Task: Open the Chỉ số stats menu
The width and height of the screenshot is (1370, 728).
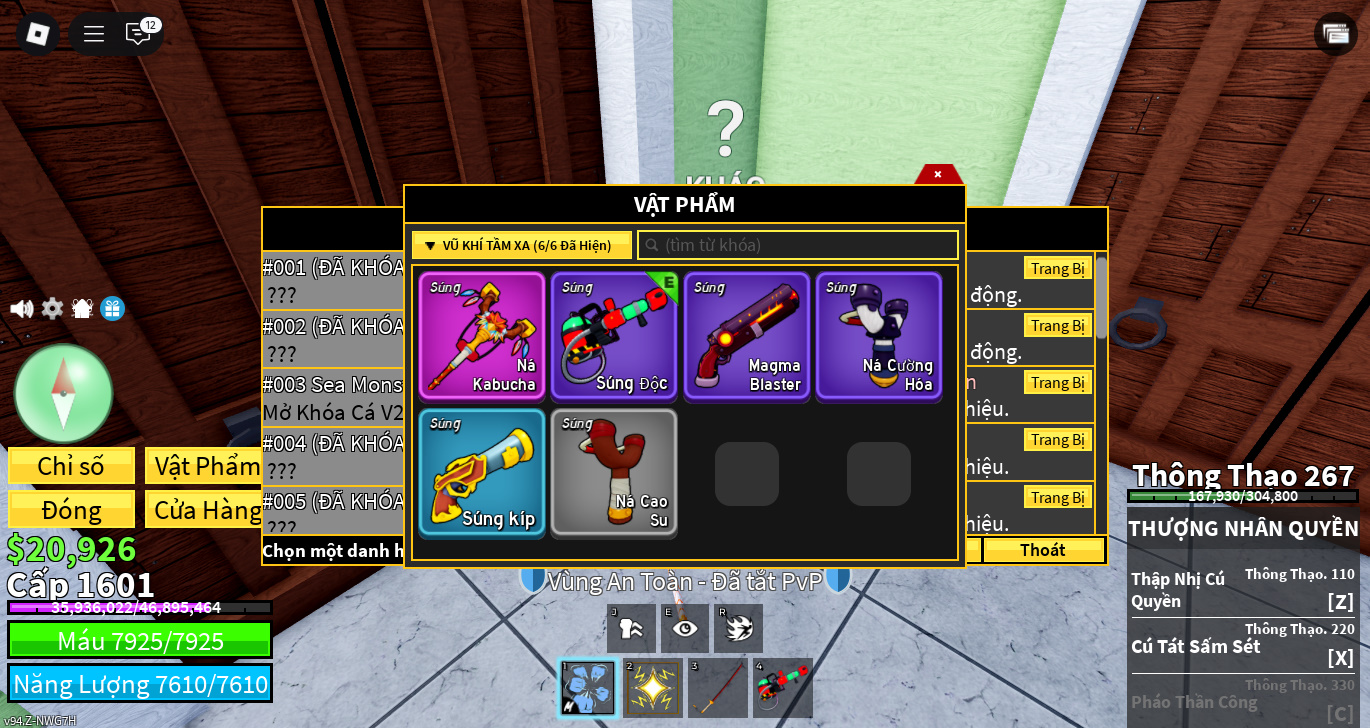Action: [x=71, y=466]
